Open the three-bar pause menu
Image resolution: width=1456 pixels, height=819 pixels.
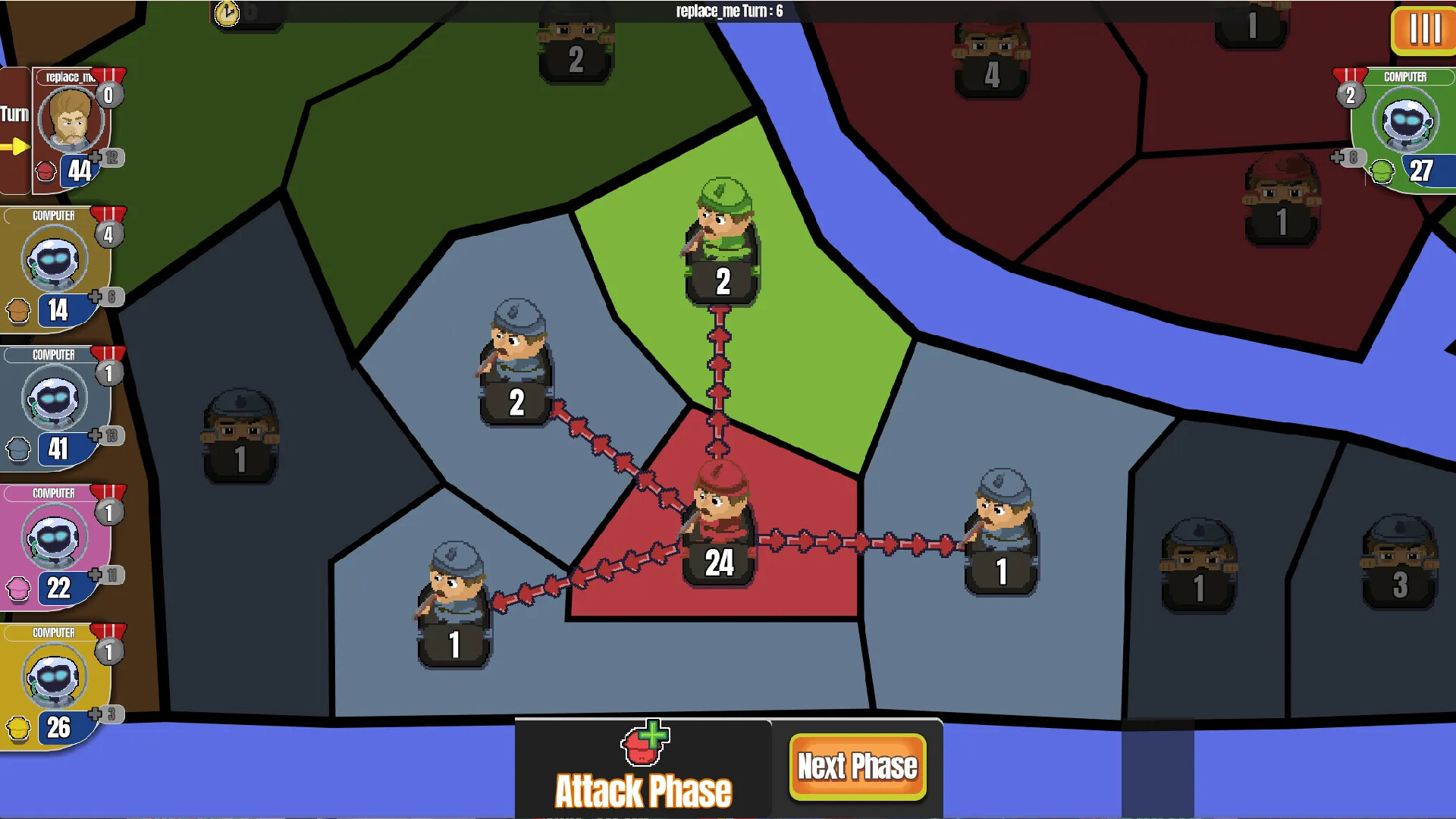point(1424,30)
